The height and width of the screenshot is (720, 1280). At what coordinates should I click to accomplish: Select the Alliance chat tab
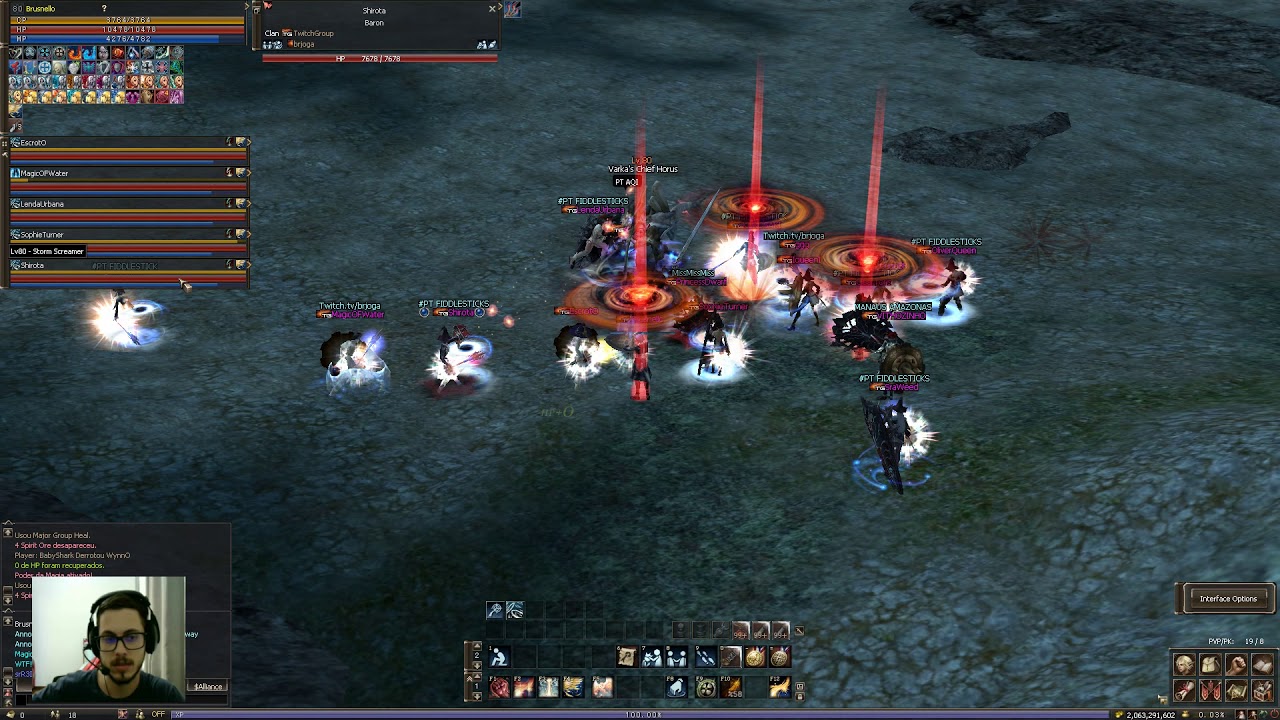pos(209,687)
